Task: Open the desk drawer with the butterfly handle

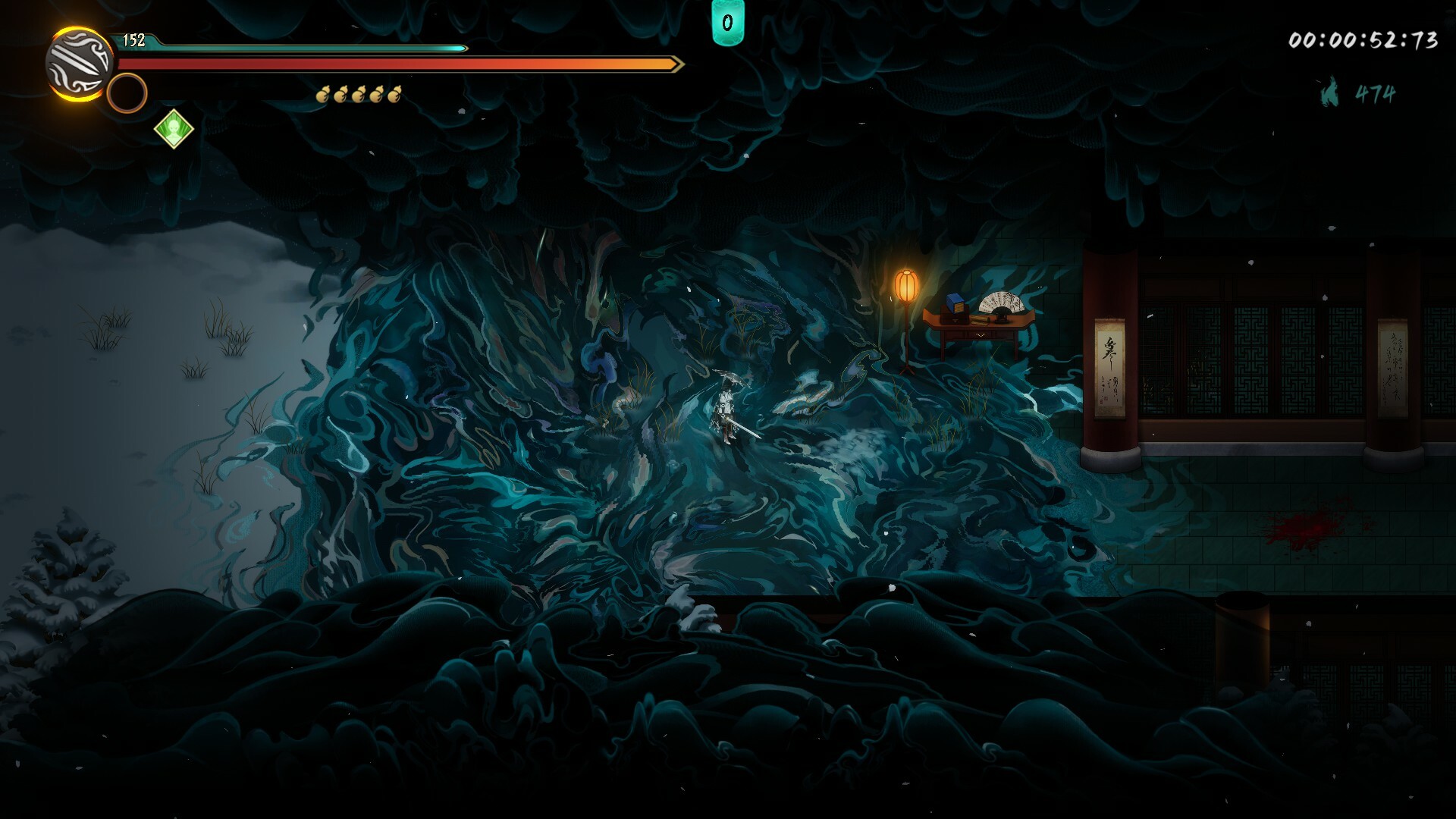Action: tap(981, 334)
